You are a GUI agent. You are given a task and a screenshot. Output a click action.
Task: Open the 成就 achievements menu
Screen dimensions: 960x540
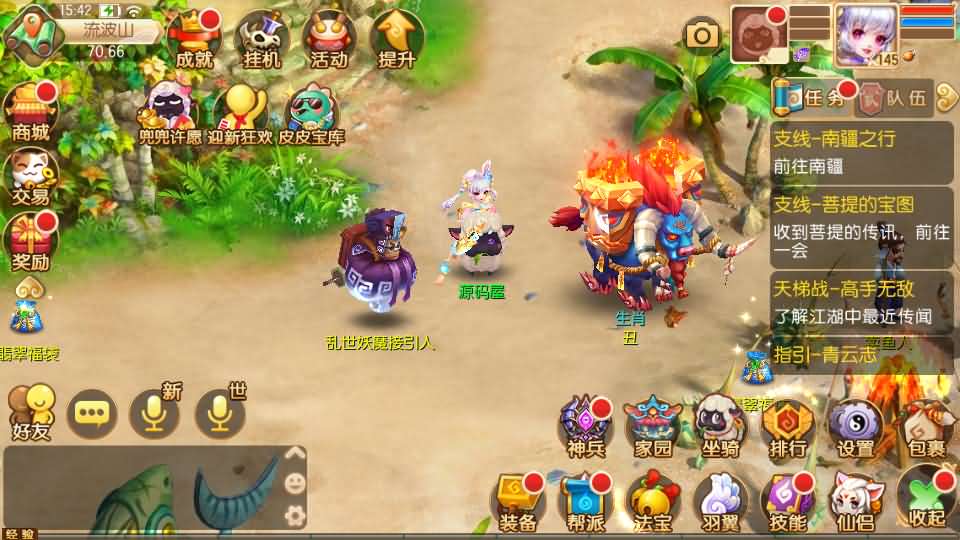pyautogui.click(x=194, y=40)
